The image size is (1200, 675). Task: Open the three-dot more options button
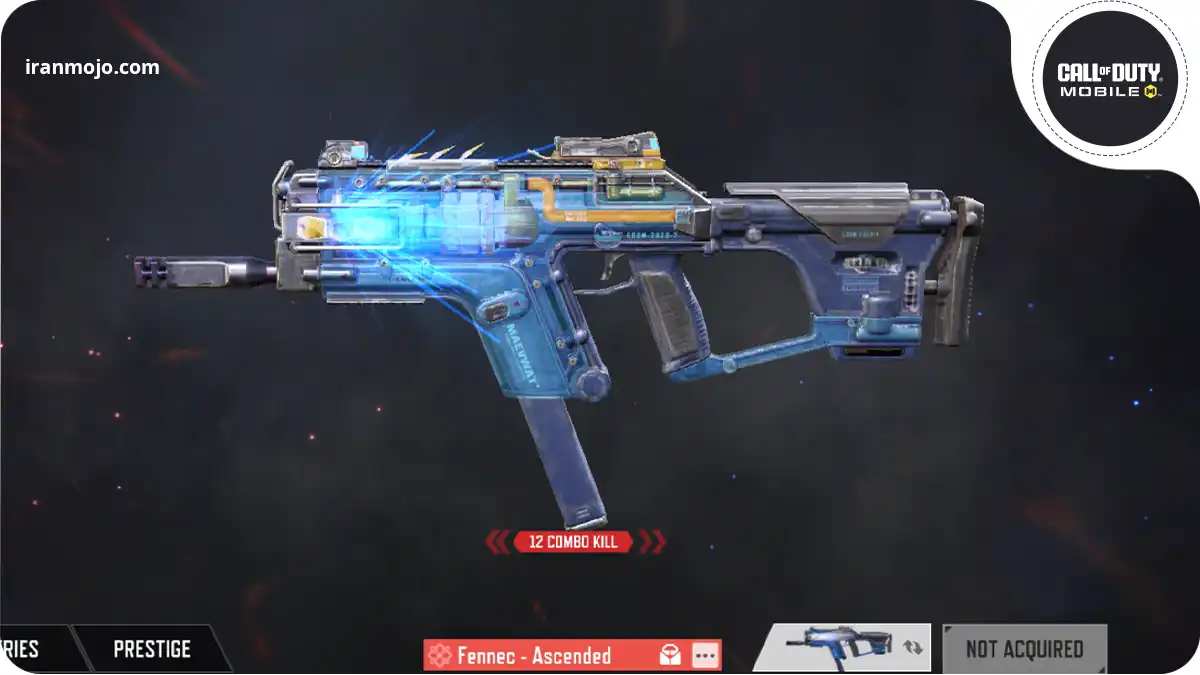tap(705, 656)
